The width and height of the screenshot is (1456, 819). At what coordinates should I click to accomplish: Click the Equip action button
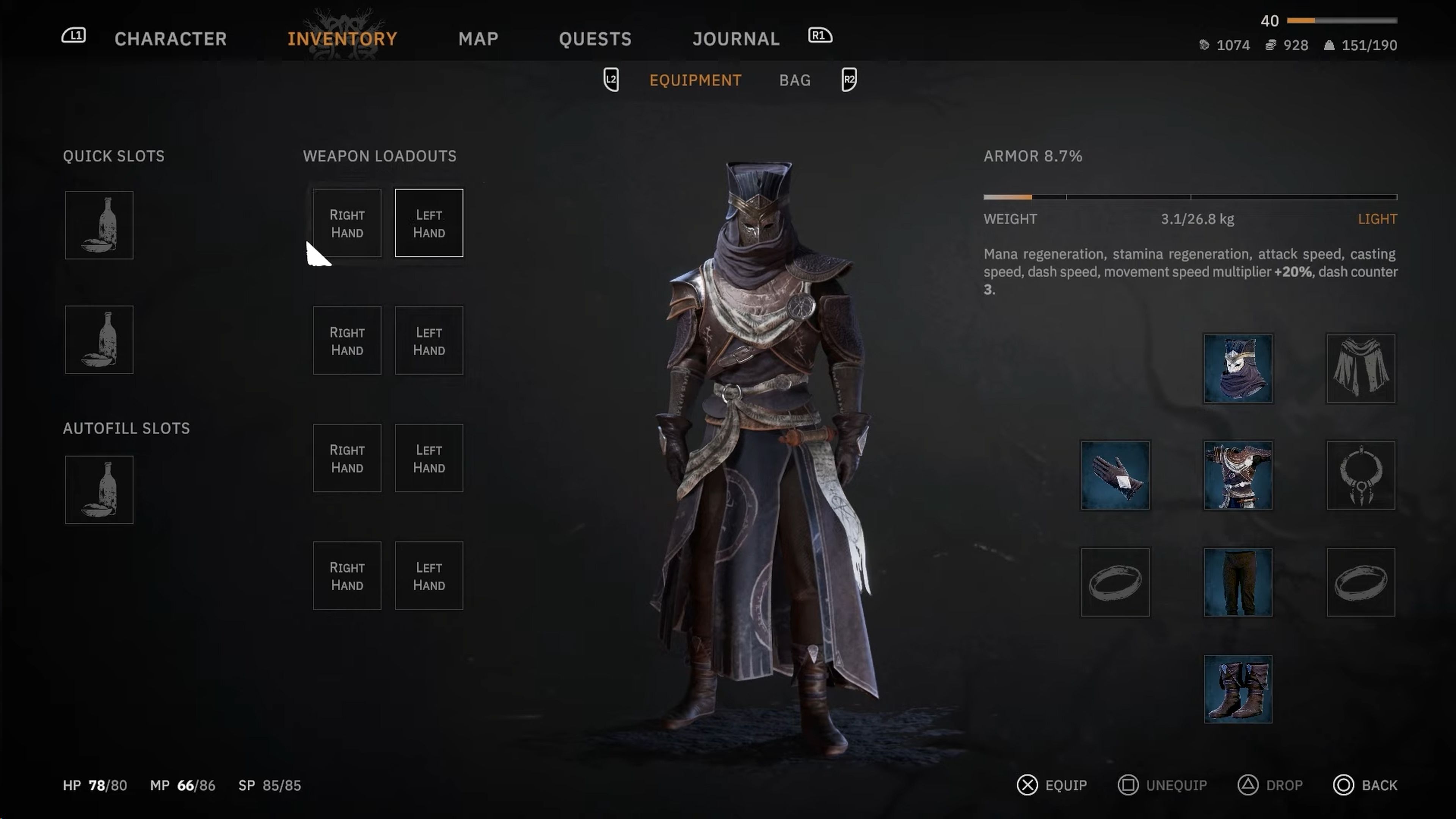[x=1053, y=785]
